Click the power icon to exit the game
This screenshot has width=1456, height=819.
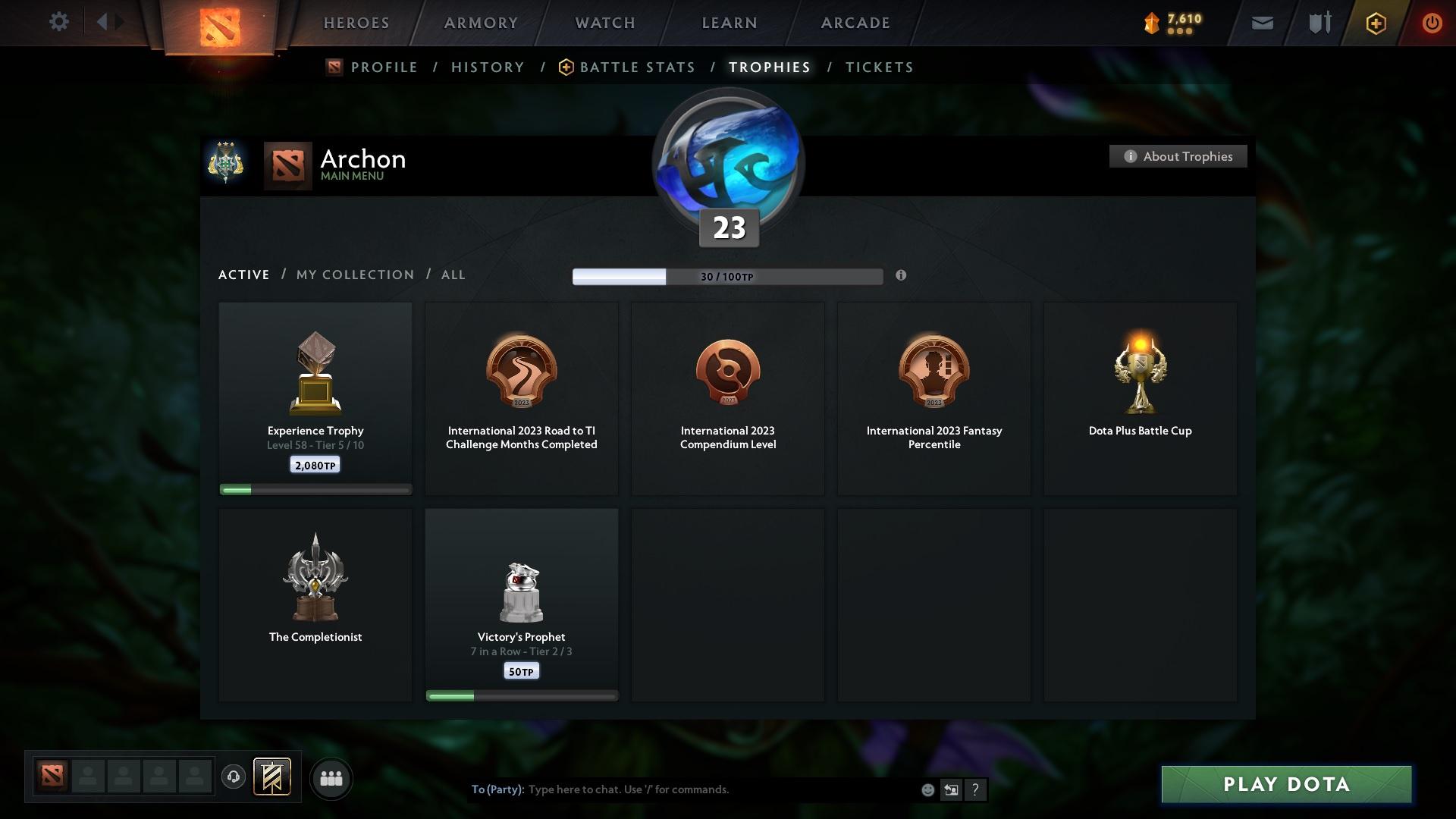point(1432,23)
